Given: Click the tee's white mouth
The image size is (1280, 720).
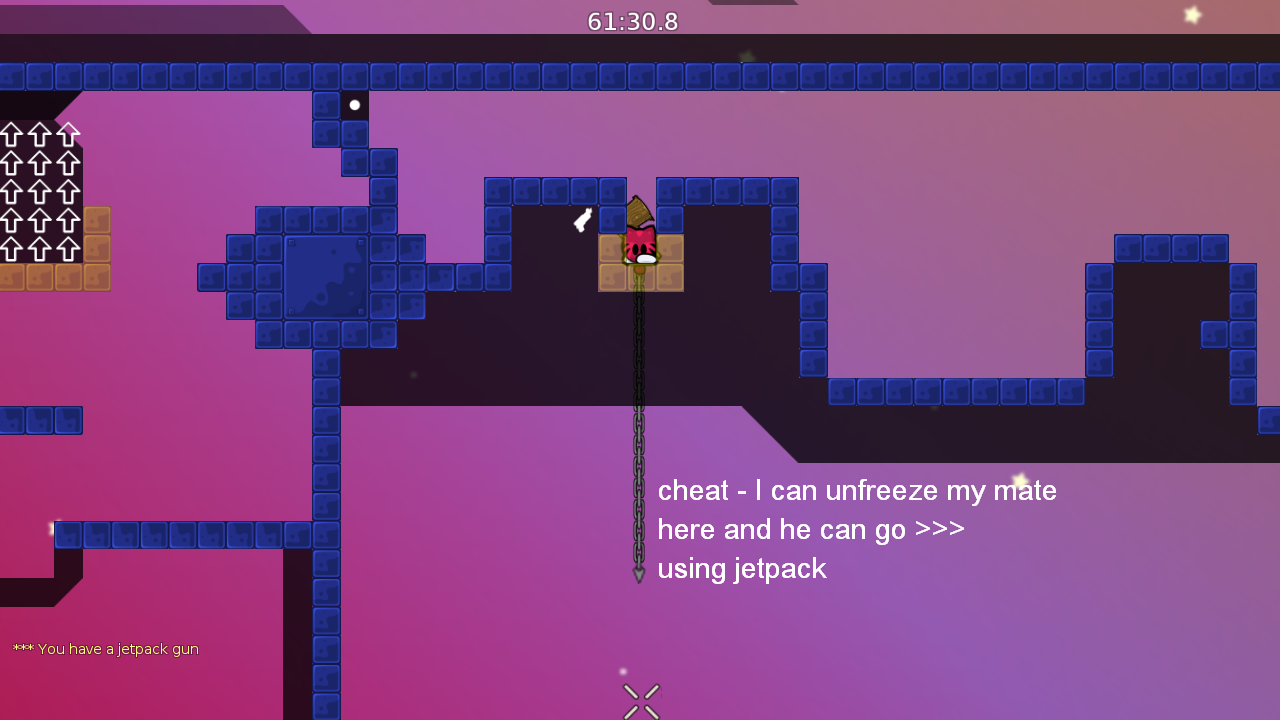Looking at the screenshot, I should pos(643,258).
